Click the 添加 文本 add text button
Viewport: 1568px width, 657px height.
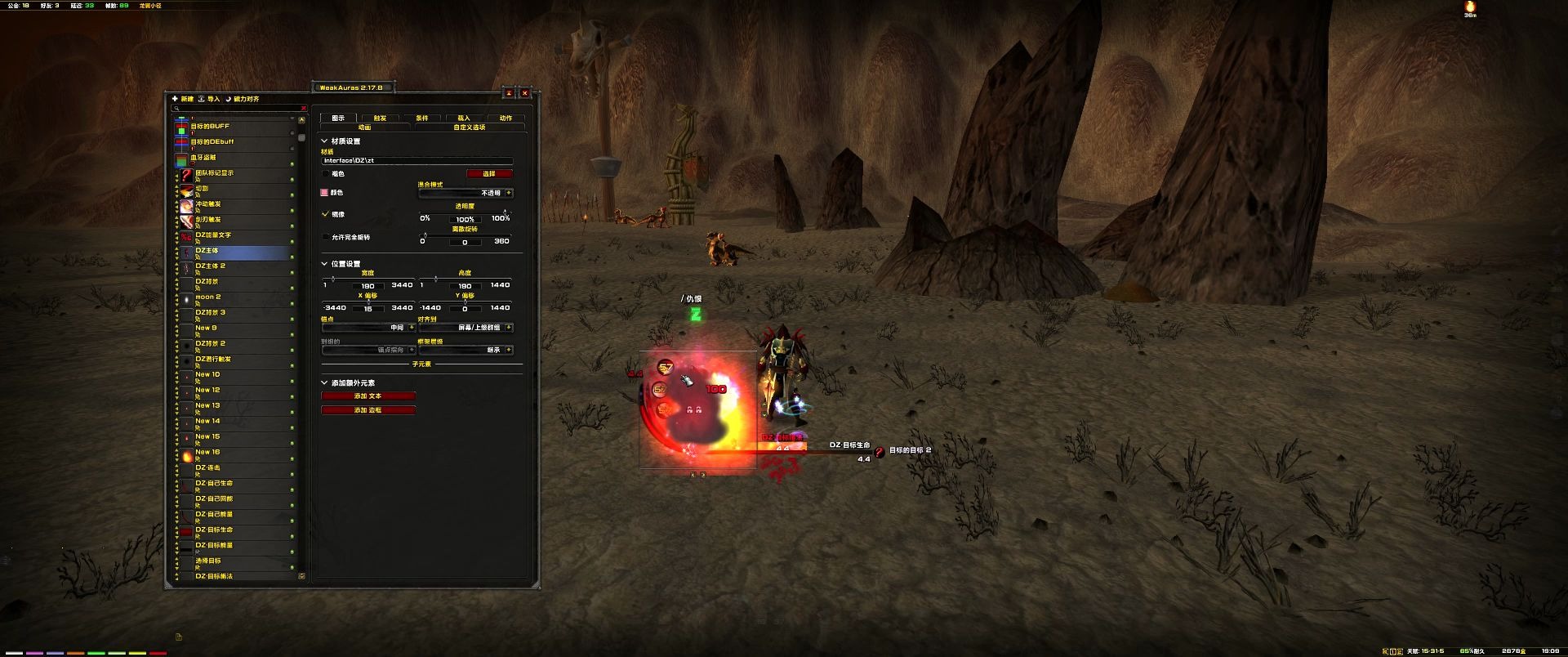pos(368,396)
